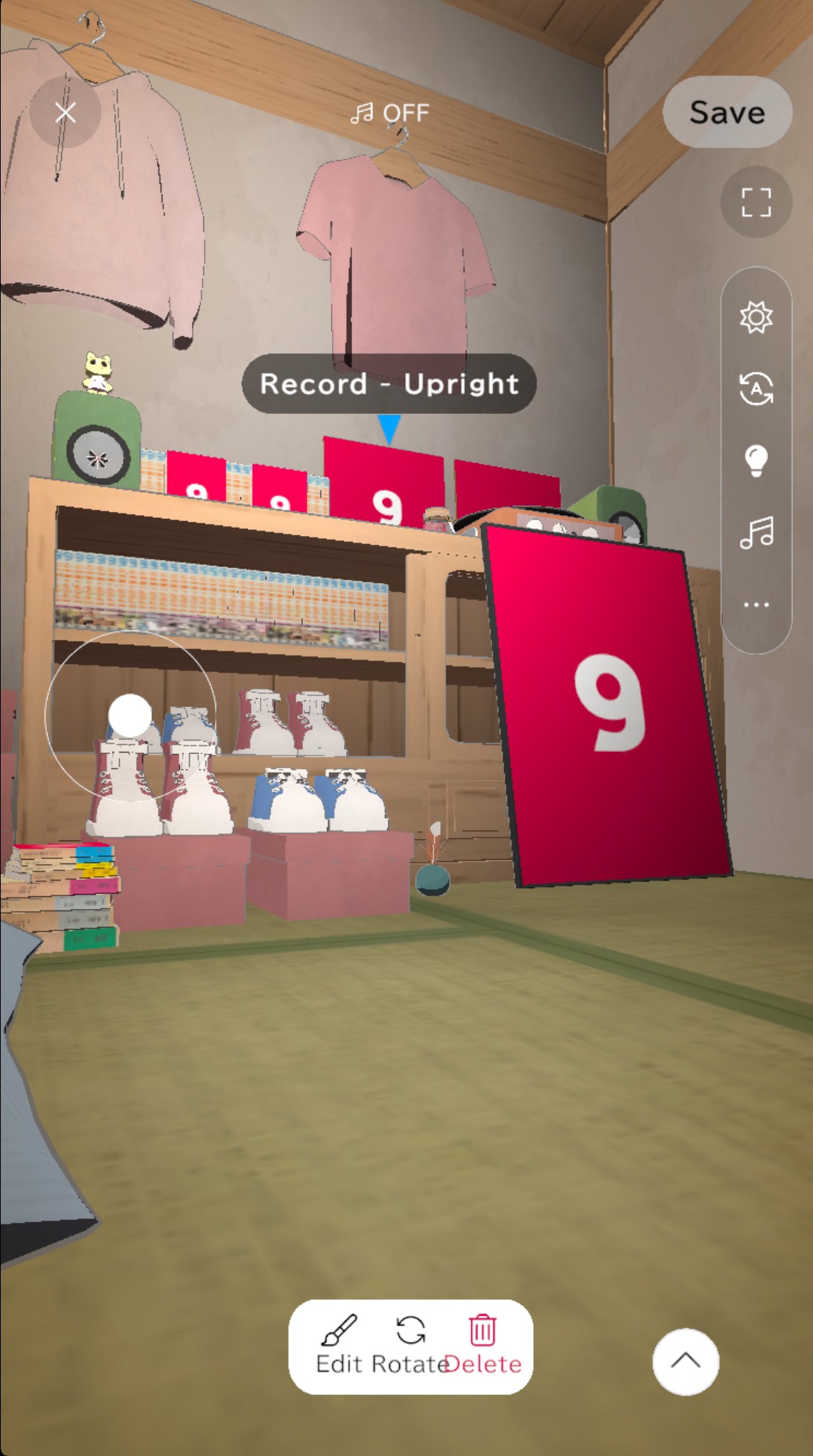Open the music note menu
The image size is (813, 1456).
pyautogui.click(x=756, y=532)
